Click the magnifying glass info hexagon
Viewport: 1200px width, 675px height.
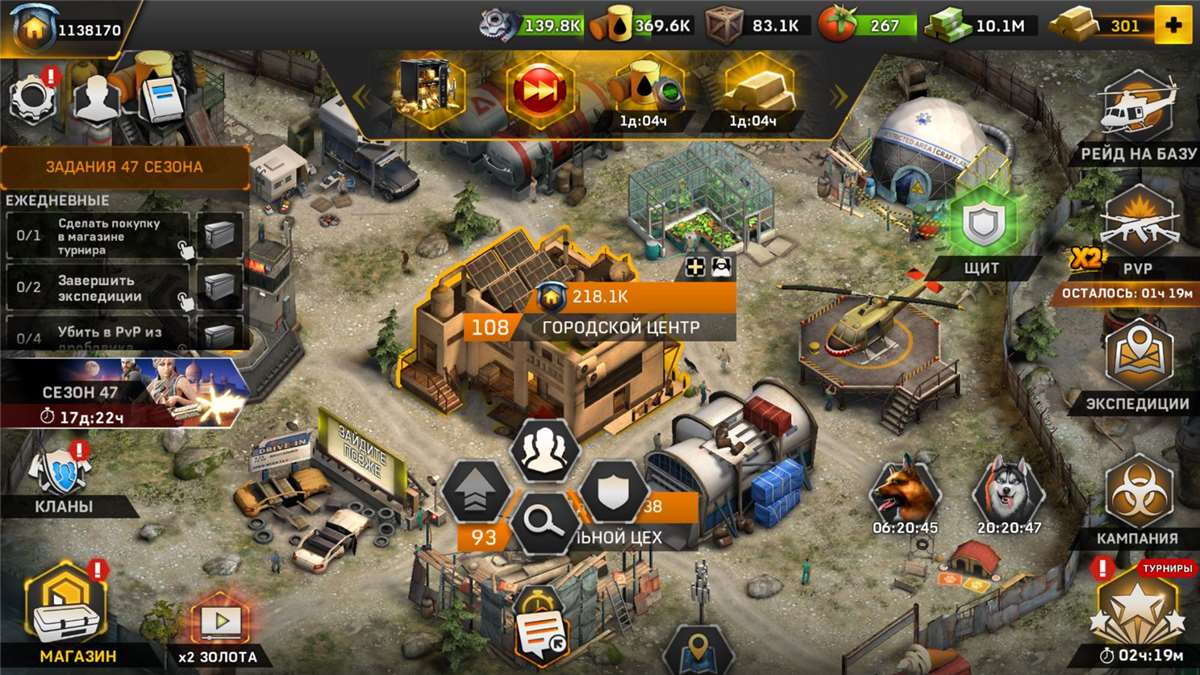545,522
